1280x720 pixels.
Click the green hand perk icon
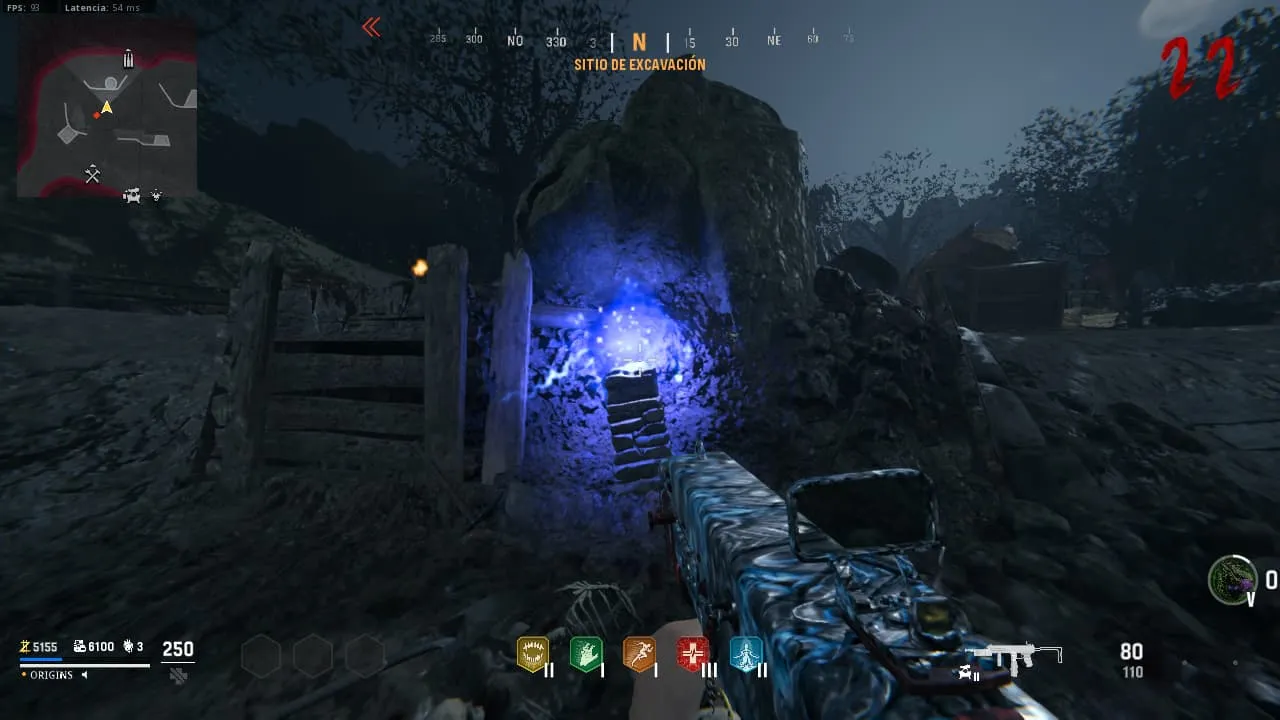585,654
